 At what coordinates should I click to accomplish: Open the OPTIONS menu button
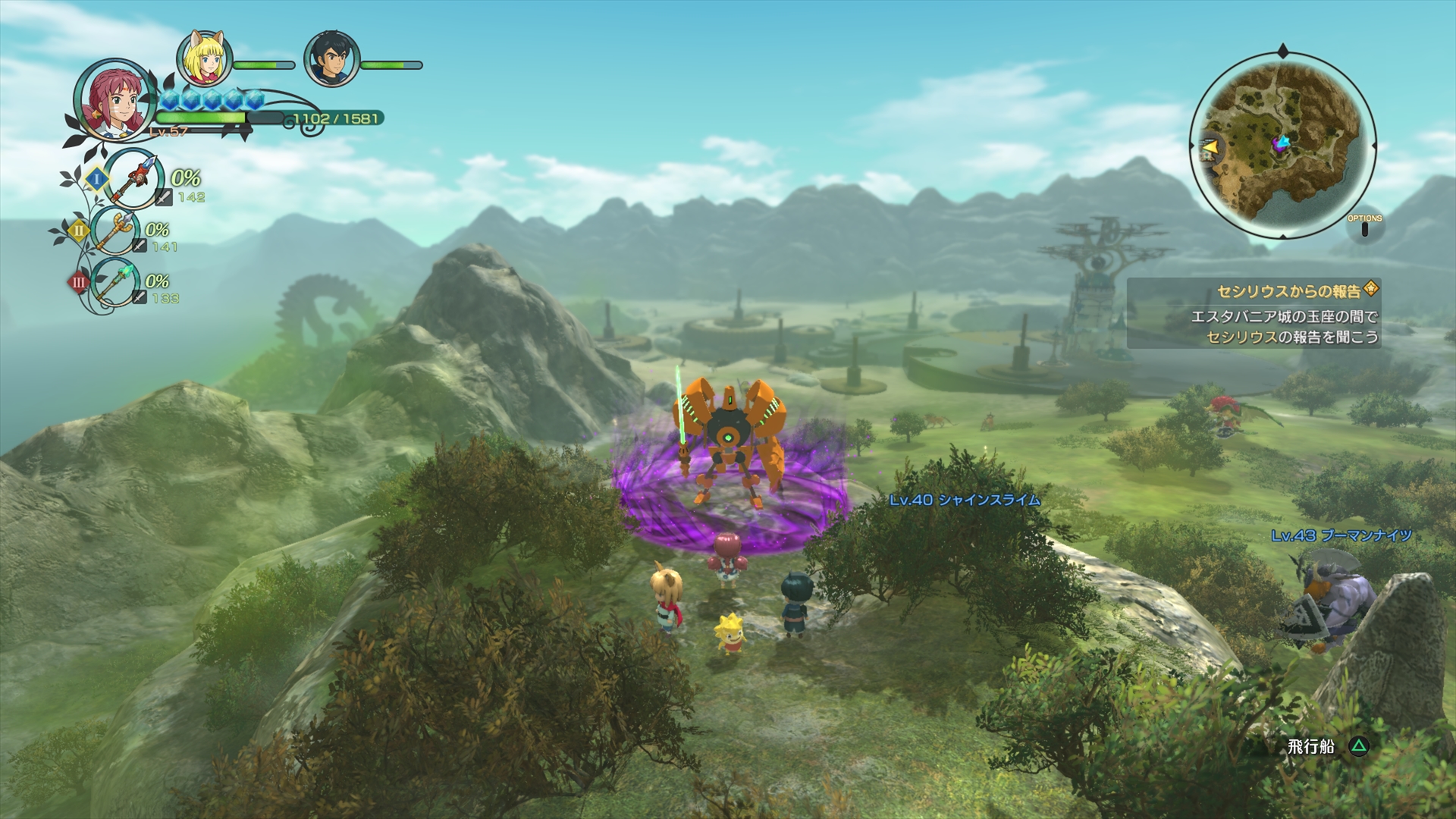[x=1364, y=218]
